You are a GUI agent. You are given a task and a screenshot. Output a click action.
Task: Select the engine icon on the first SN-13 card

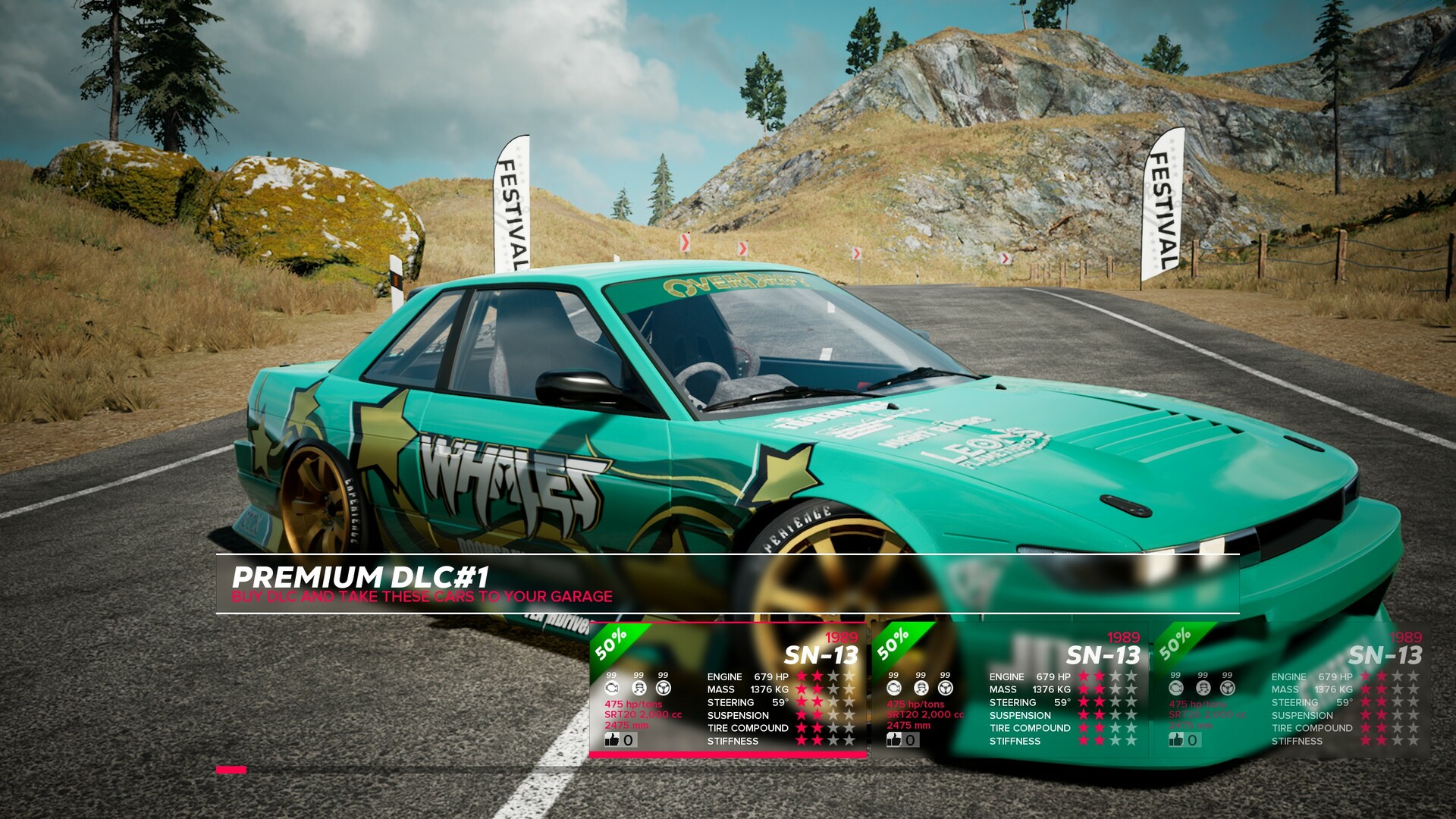click(x=611, y=688)
